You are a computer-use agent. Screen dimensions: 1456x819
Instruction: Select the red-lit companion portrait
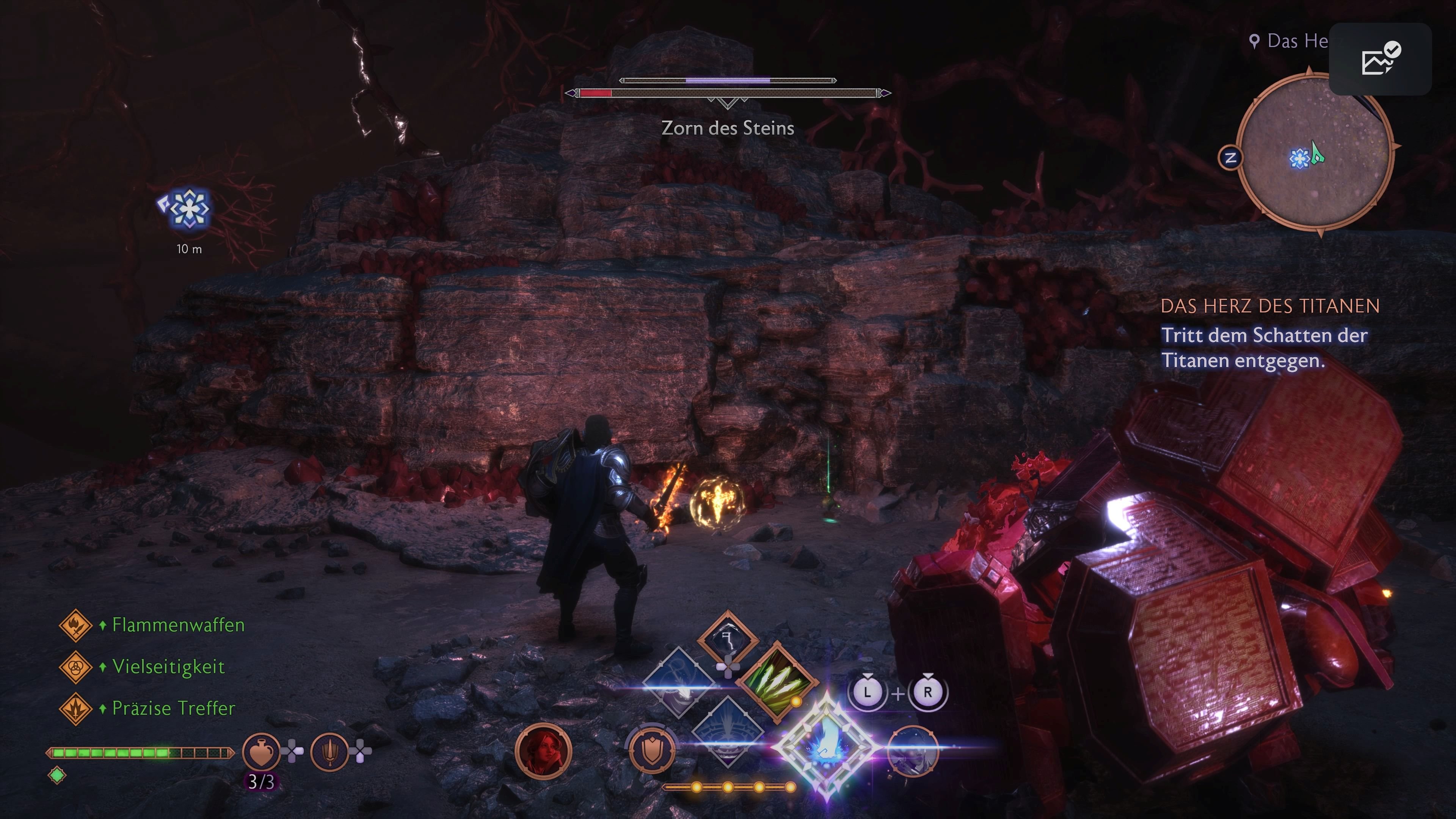coord(544,752)
